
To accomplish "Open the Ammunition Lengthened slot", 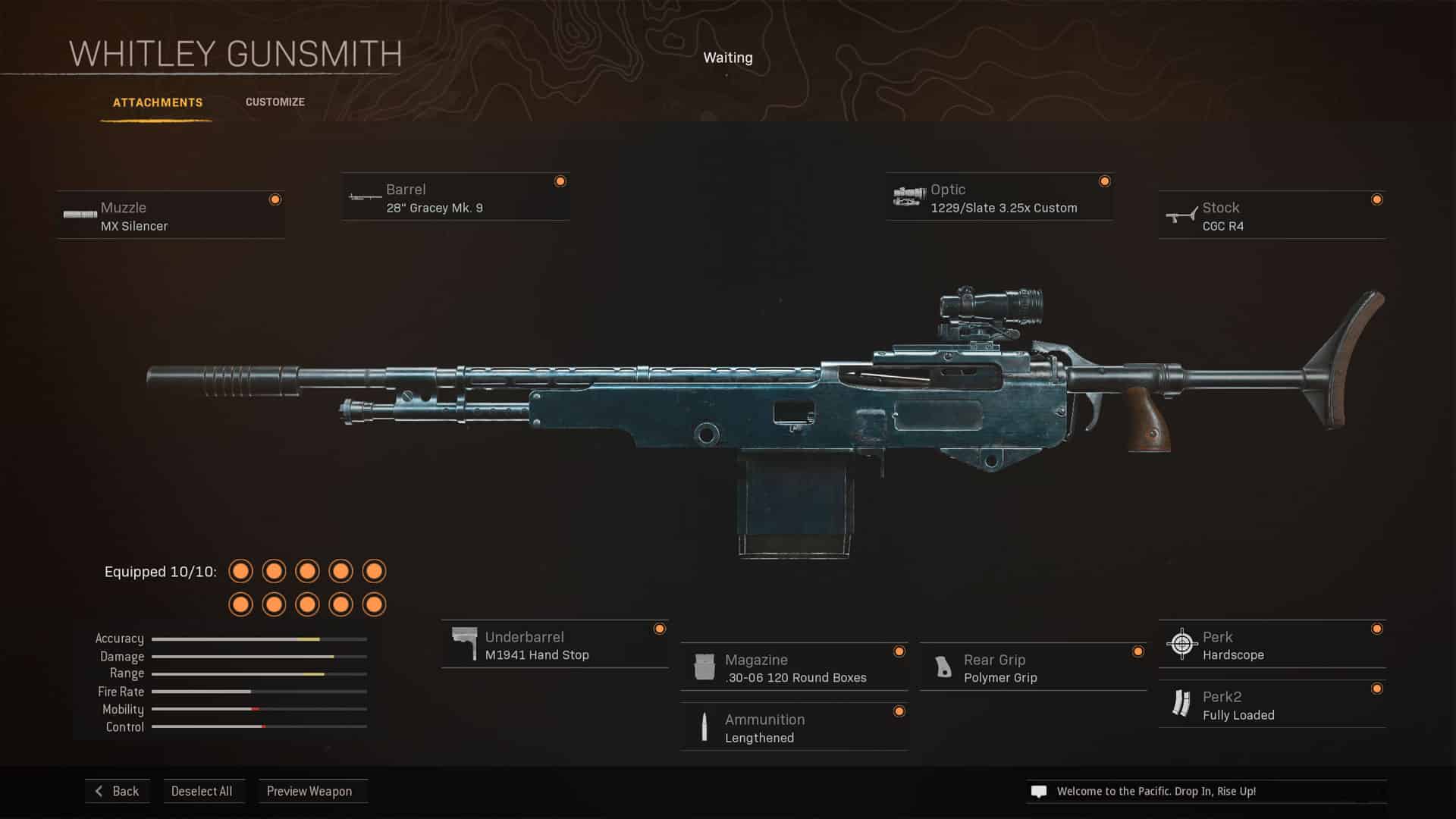I will [x=794, y=728].
